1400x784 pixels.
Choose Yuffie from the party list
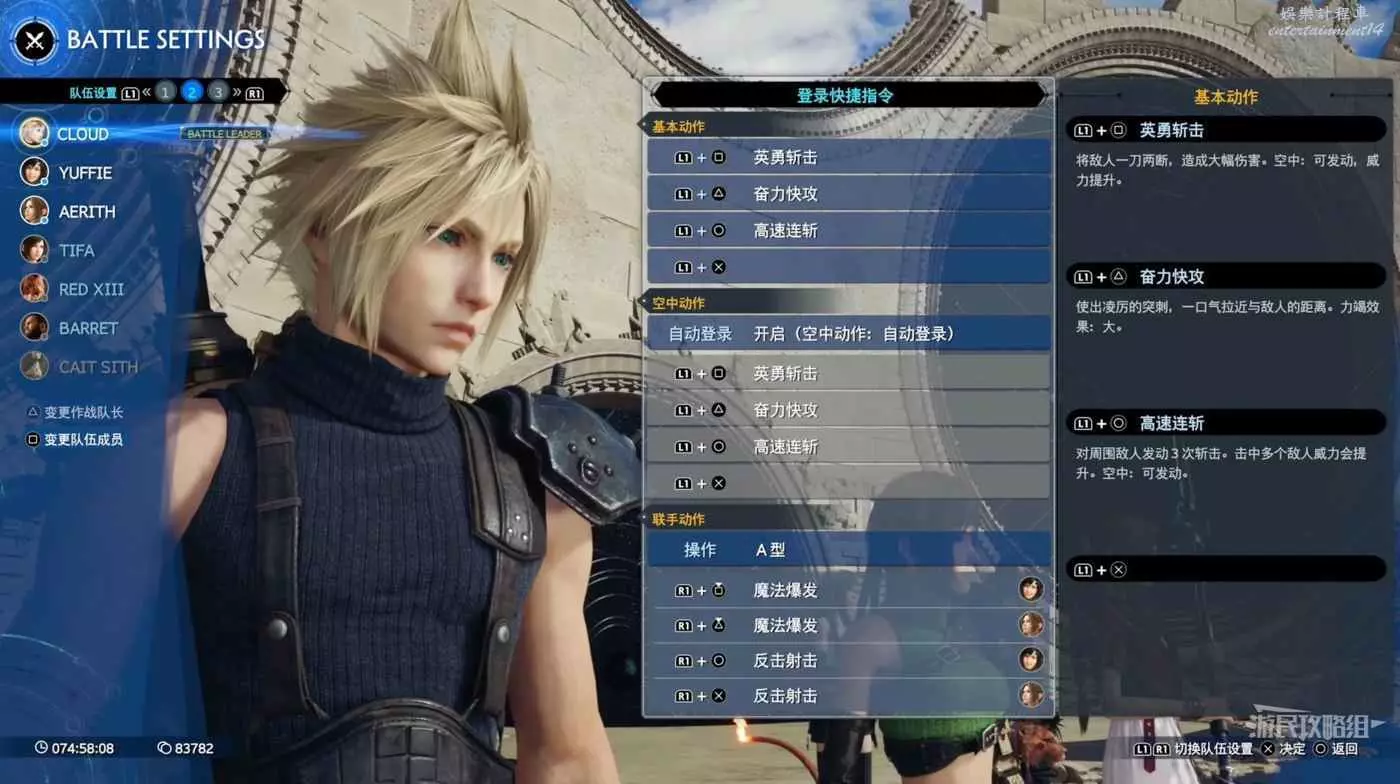coord(85,173)
